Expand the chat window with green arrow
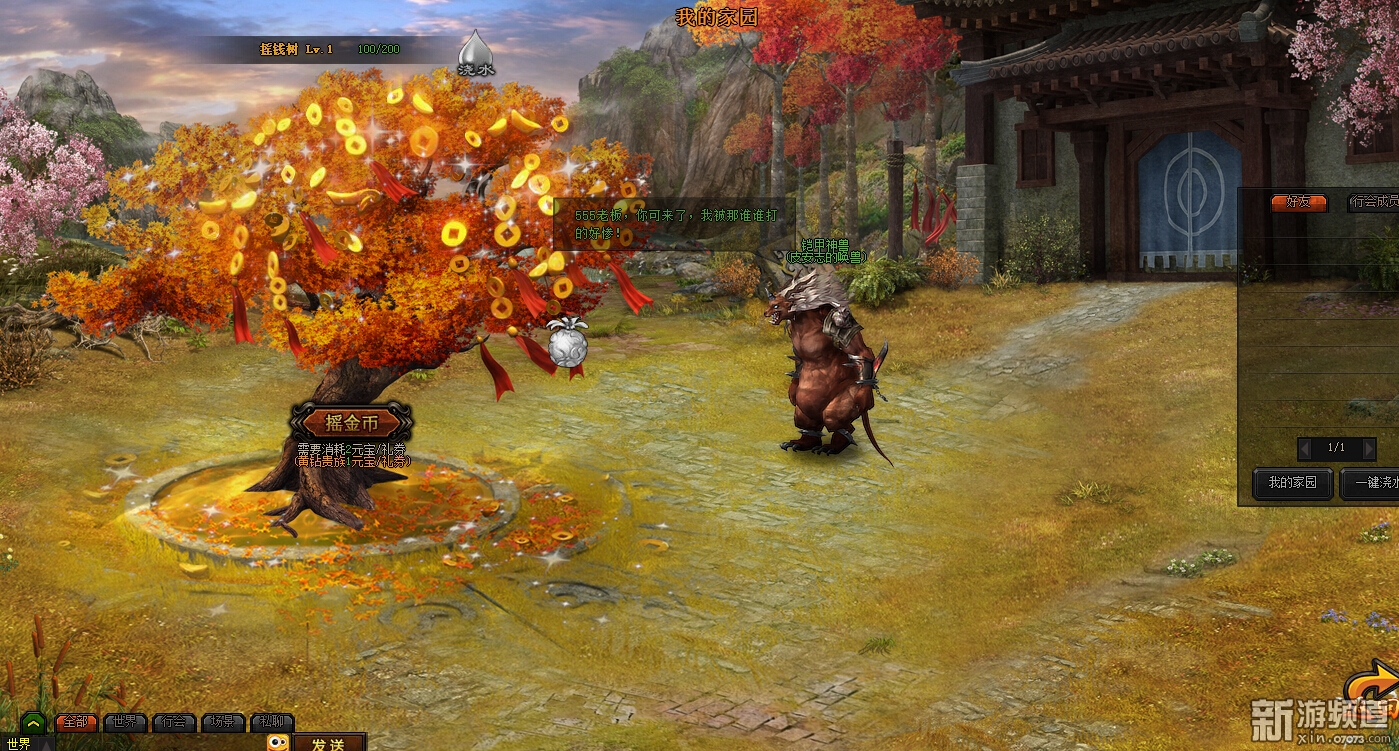Viewport: 1399px width, 751px height. [33, 722]
